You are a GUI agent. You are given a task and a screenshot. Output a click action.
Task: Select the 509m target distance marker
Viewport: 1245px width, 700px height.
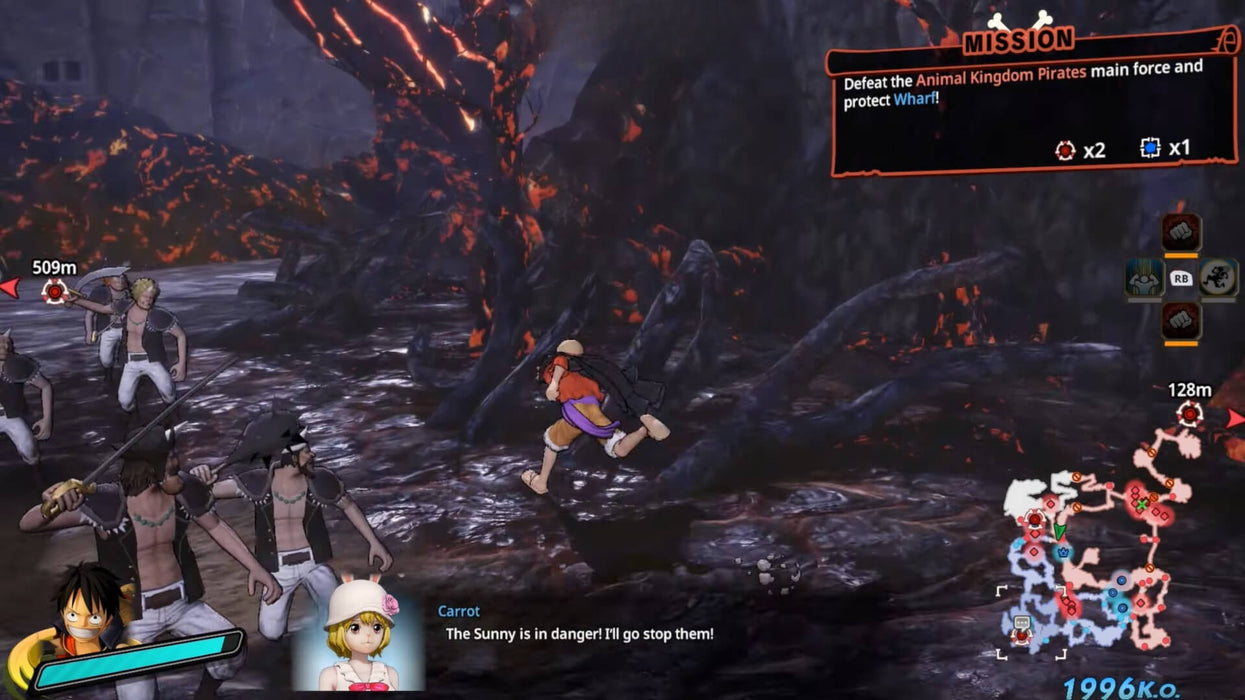pyautogui.click(x=55, y=290)
